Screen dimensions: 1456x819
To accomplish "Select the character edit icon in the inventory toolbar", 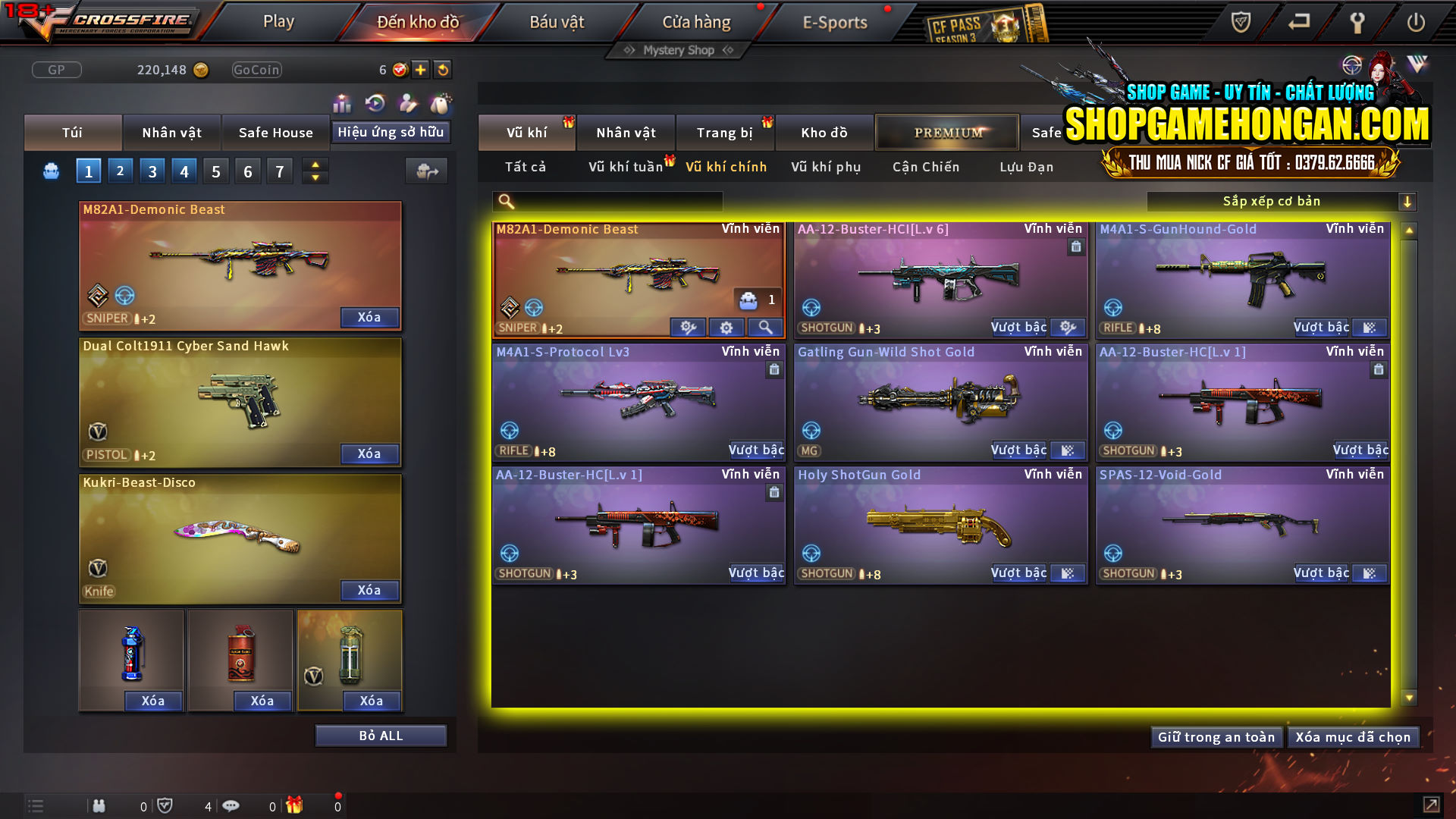I will 406,103.
